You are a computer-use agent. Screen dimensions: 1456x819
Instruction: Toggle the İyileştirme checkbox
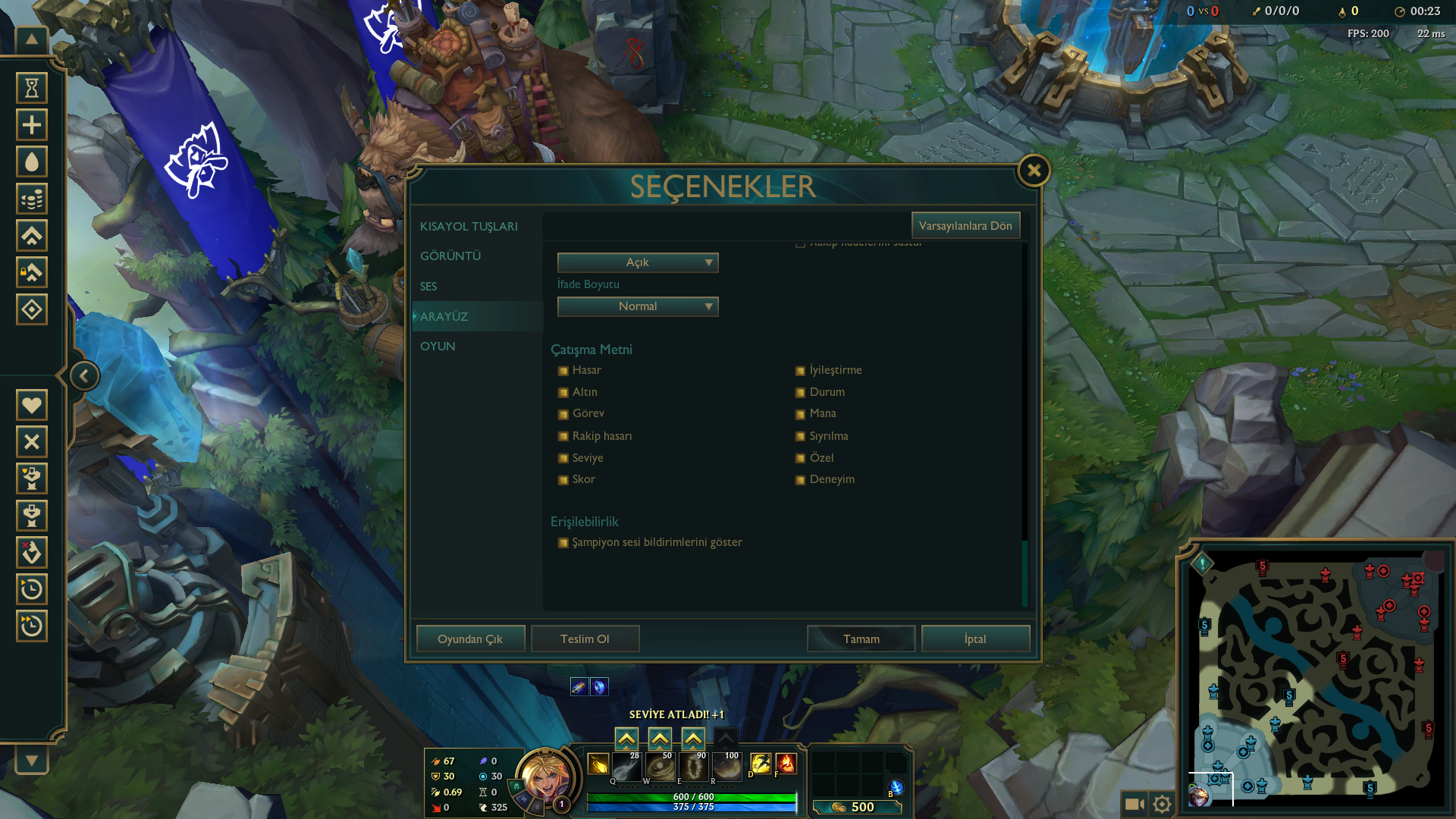[x=800, y=371]
